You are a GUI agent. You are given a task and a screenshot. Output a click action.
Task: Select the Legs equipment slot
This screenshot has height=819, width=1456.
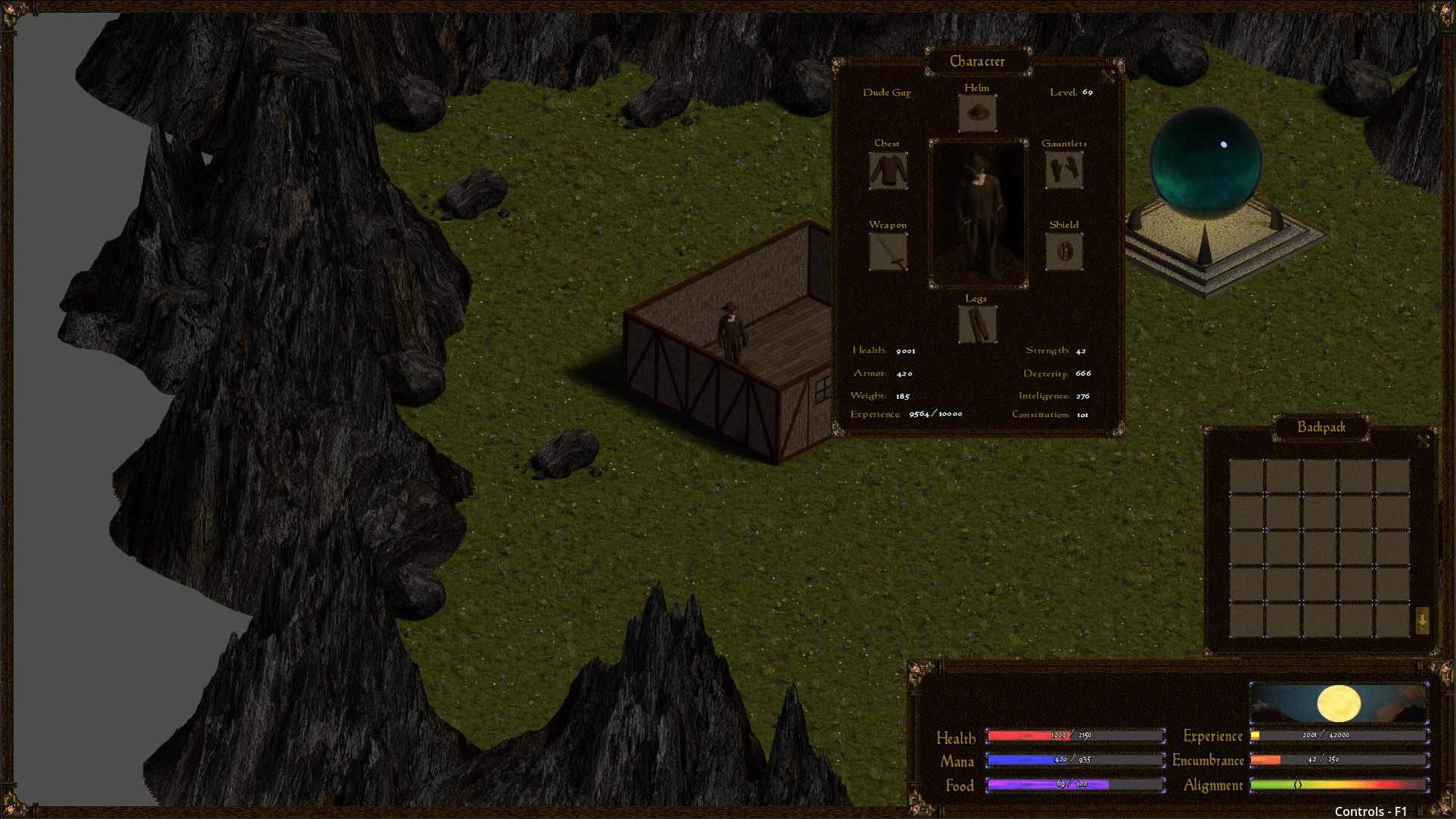click(x=977, y=325)
